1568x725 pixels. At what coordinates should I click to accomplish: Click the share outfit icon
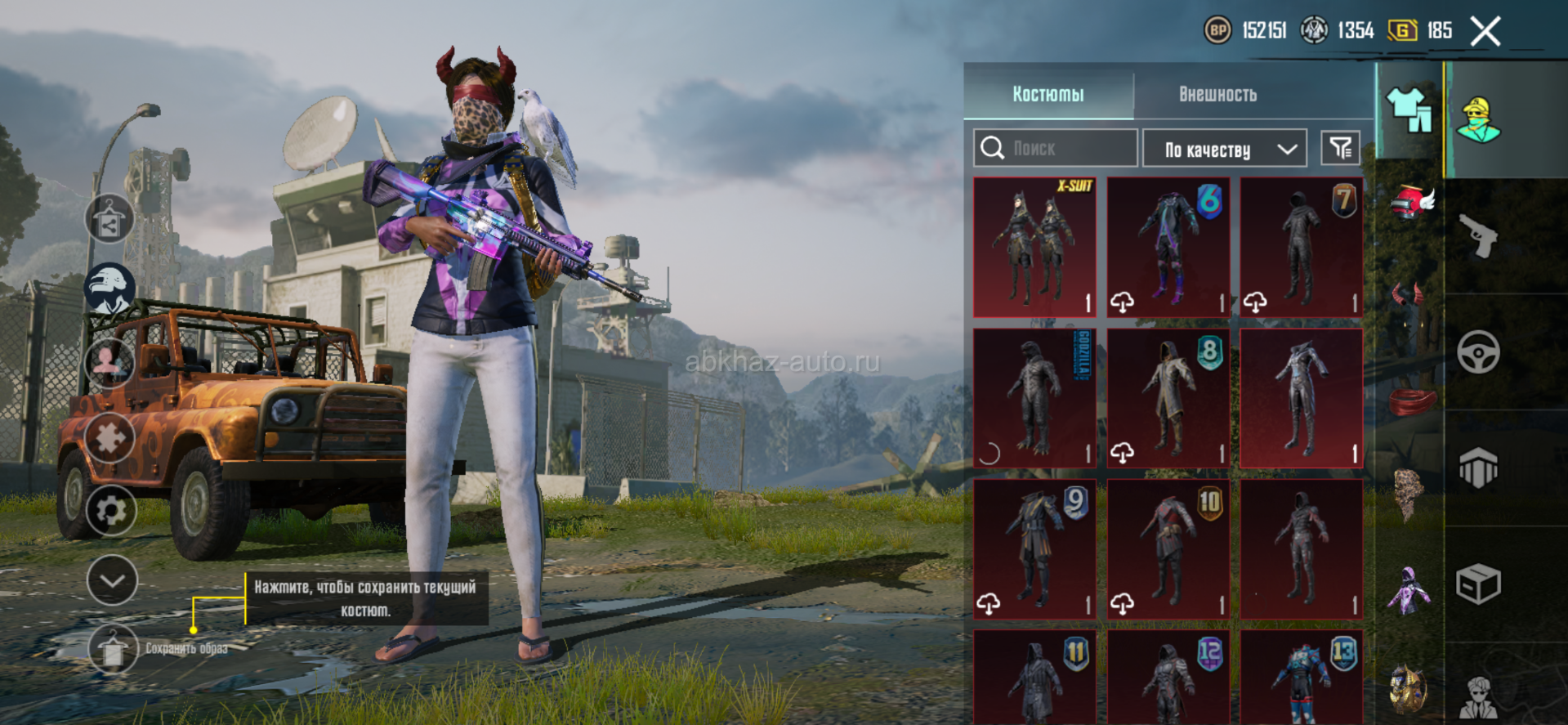pos(109,219)
